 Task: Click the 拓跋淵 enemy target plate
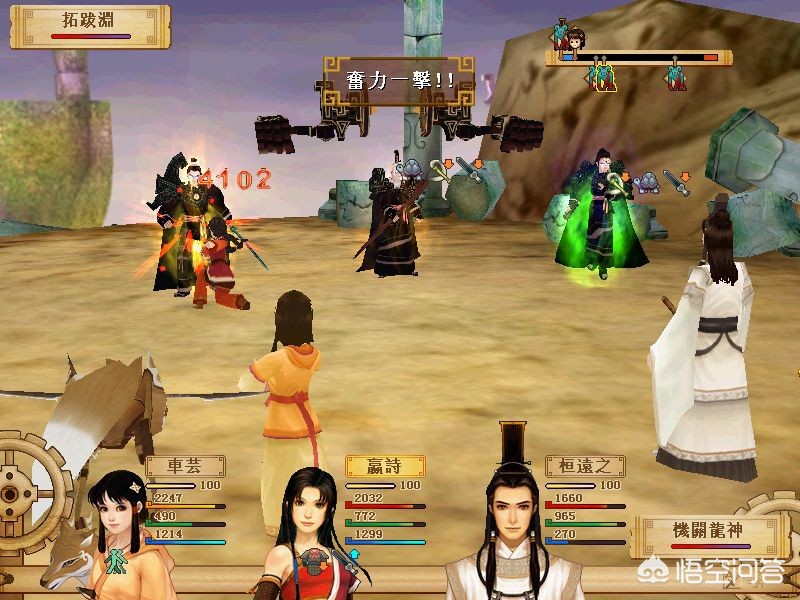click(x=84, y=25)
